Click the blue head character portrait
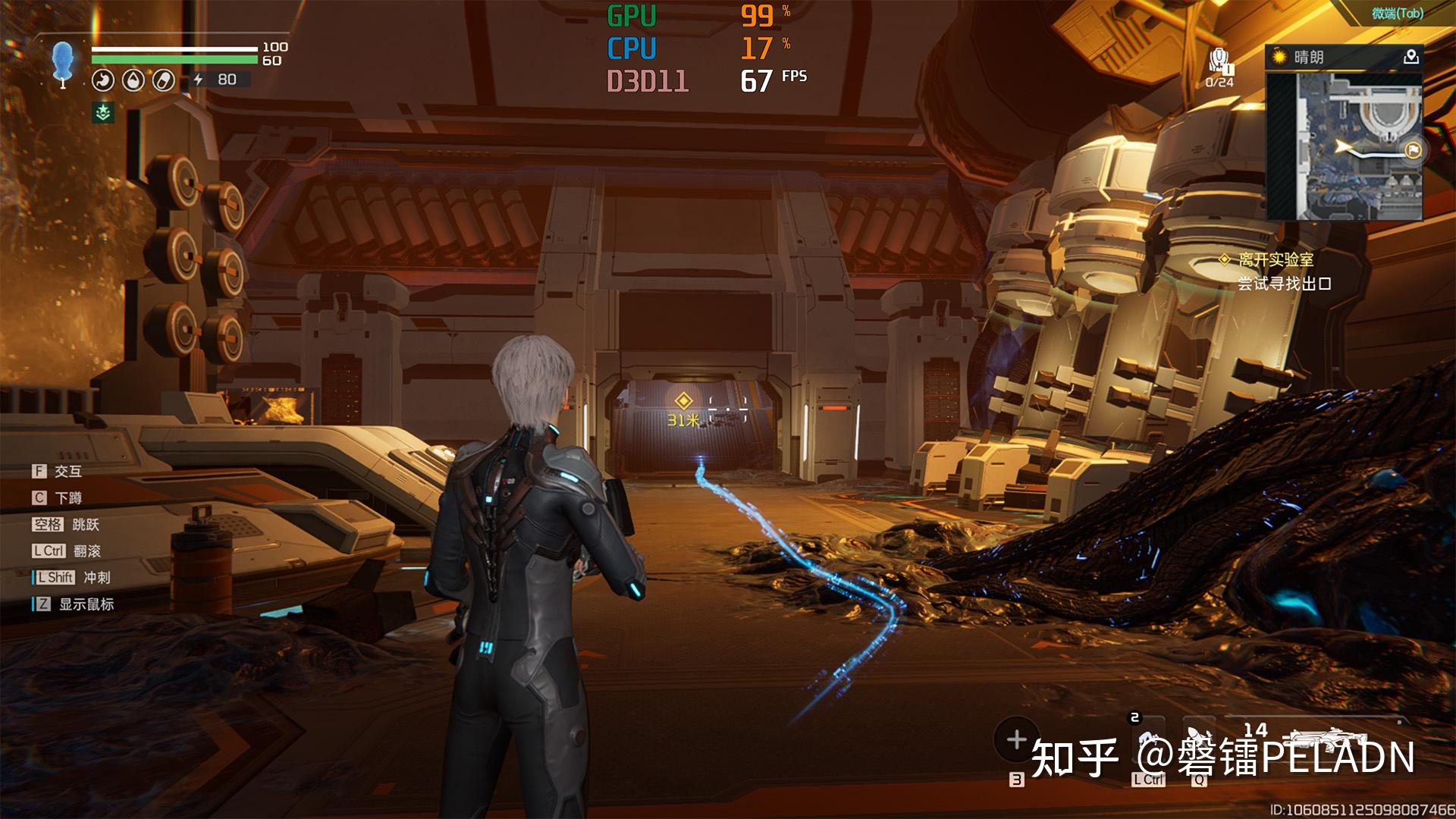The image size is (1456, 819). pyautogui.click(x=63, y=62)
